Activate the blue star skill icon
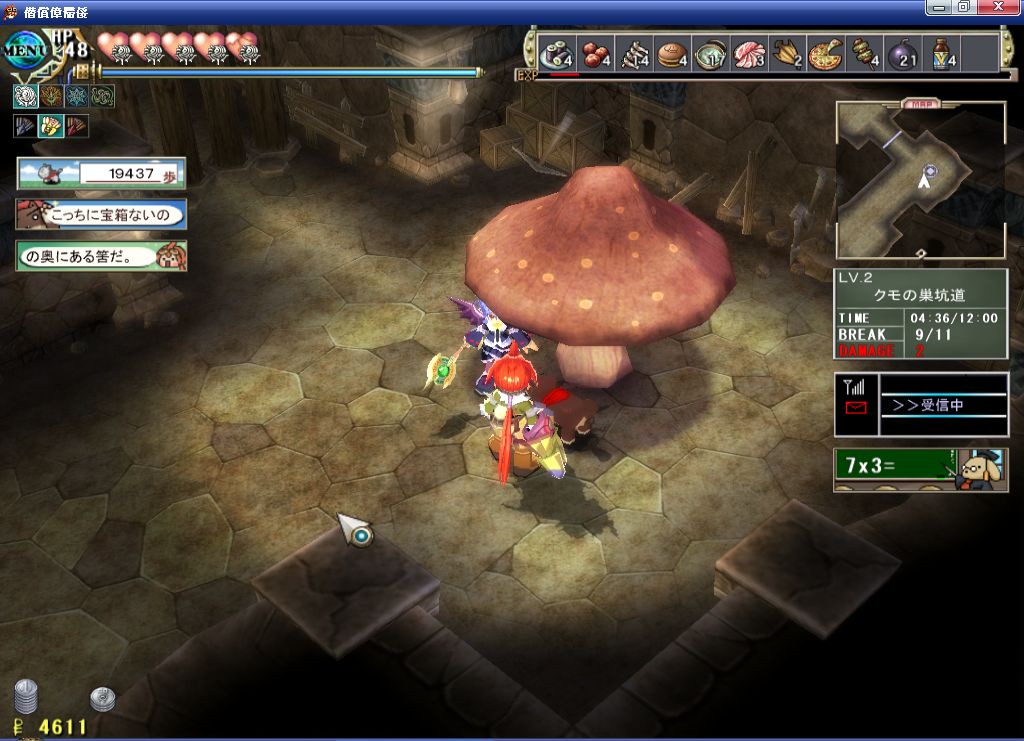The height and width of the screenshot is (741, 1024). 77,96
